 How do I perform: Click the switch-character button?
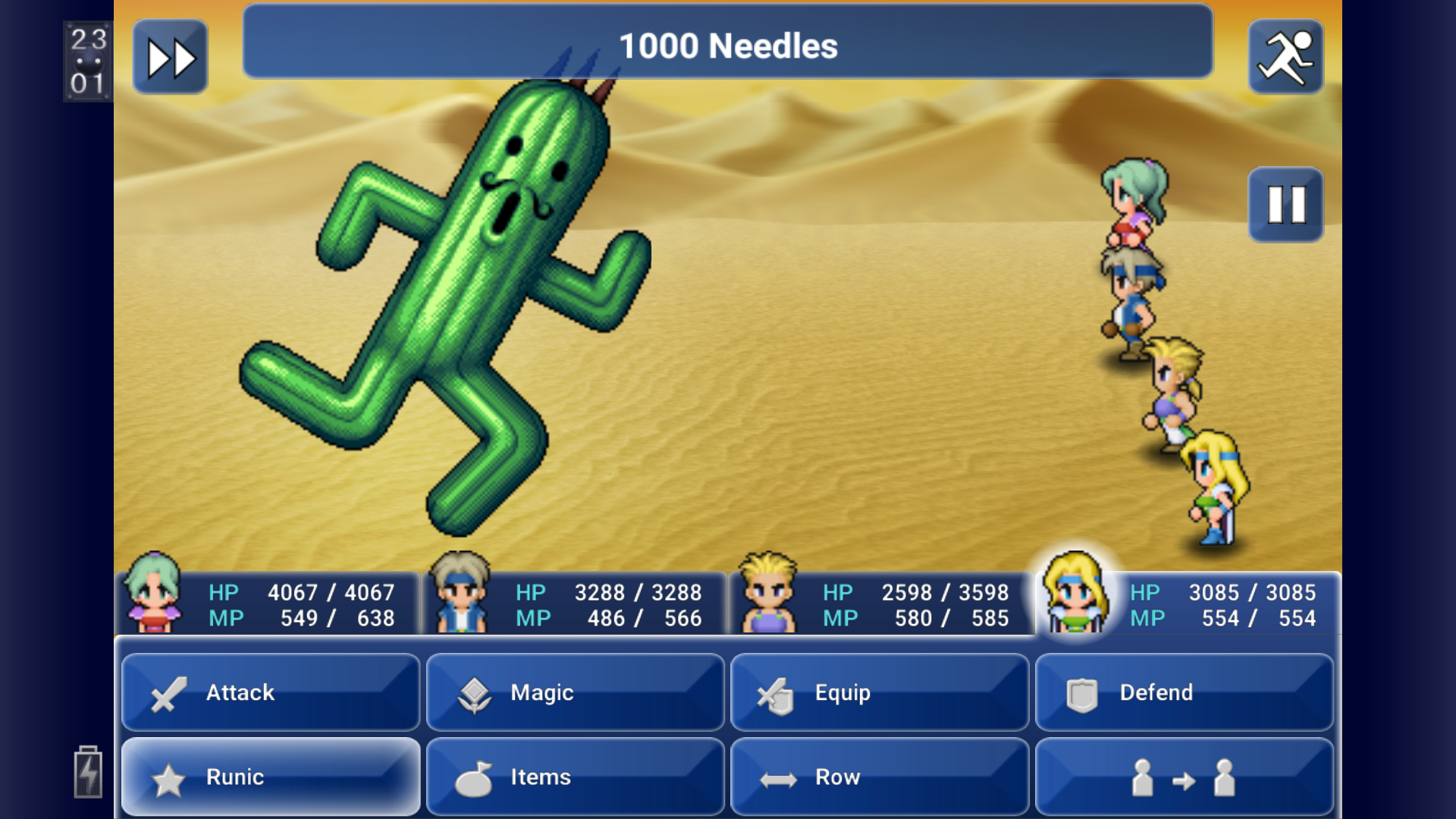[1184, 777]
